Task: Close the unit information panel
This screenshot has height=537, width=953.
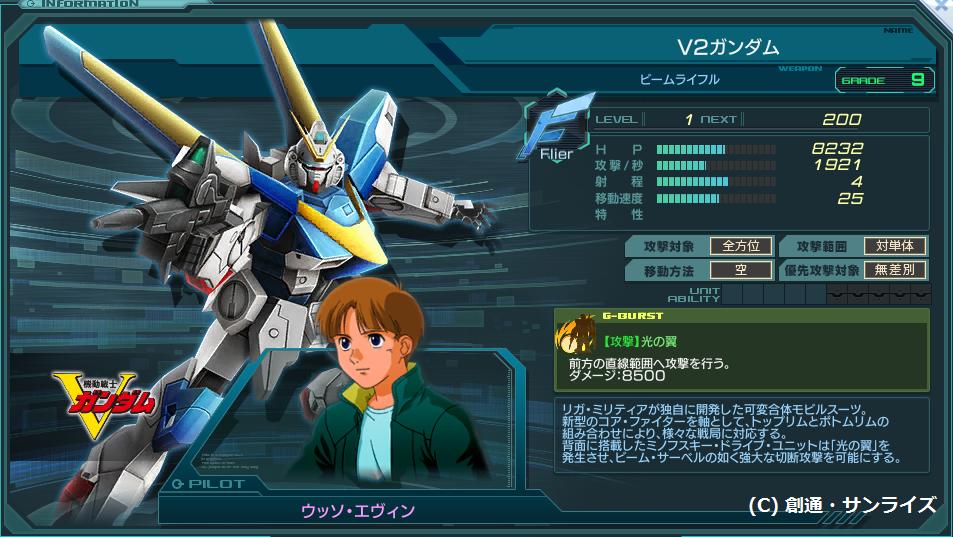Action: pyautogui.click(x=943, y=6)
